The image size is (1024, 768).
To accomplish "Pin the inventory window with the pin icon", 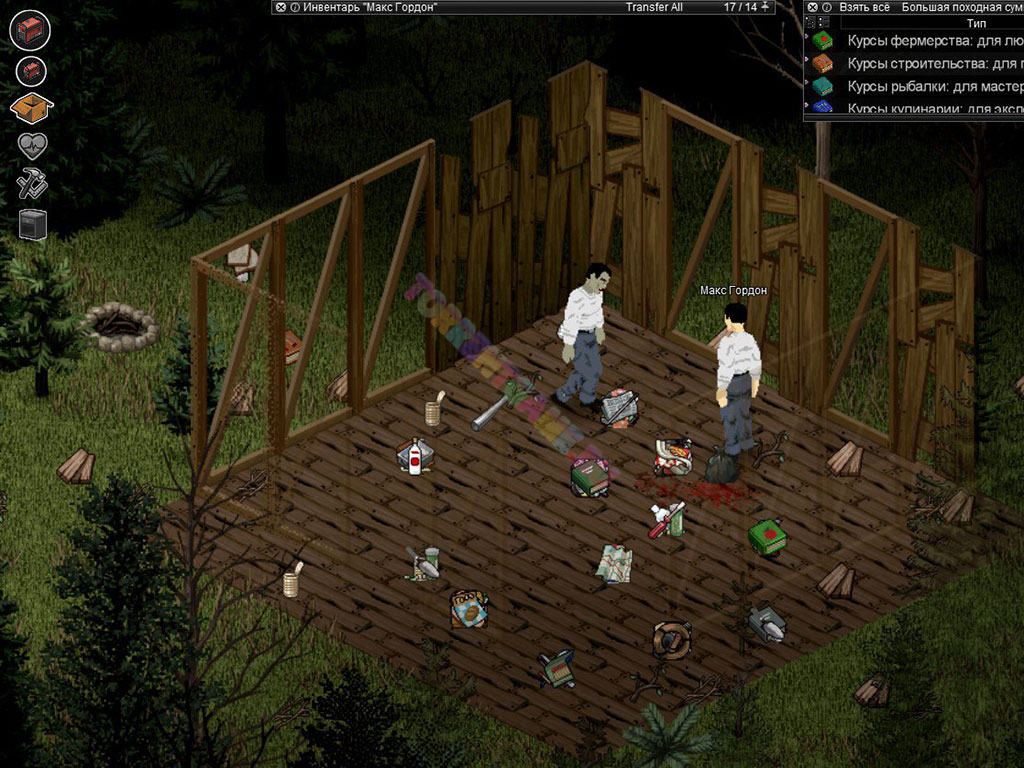I will coord(766,7).
